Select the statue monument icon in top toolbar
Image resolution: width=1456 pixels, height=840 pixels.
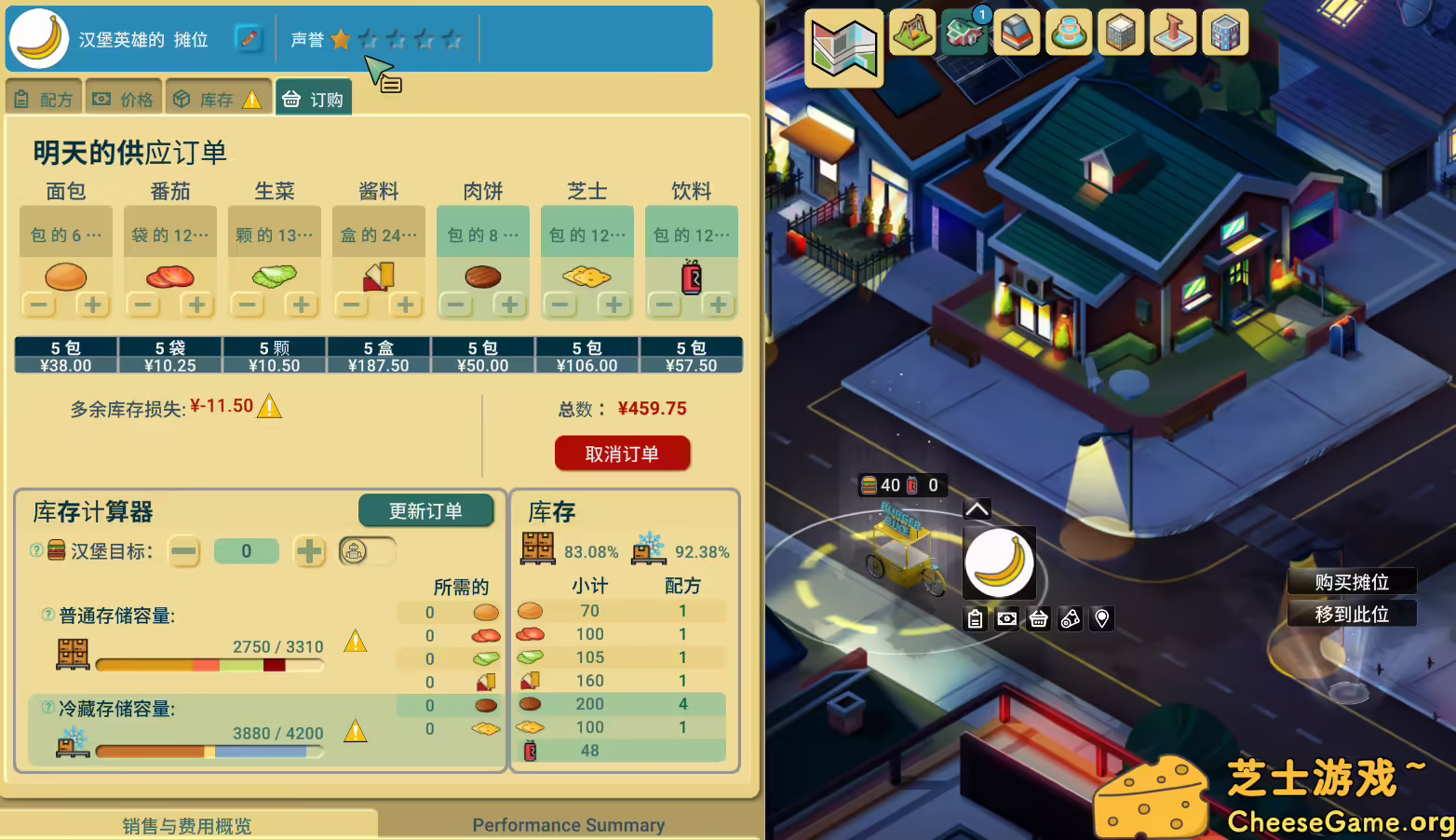[1173, 33]
